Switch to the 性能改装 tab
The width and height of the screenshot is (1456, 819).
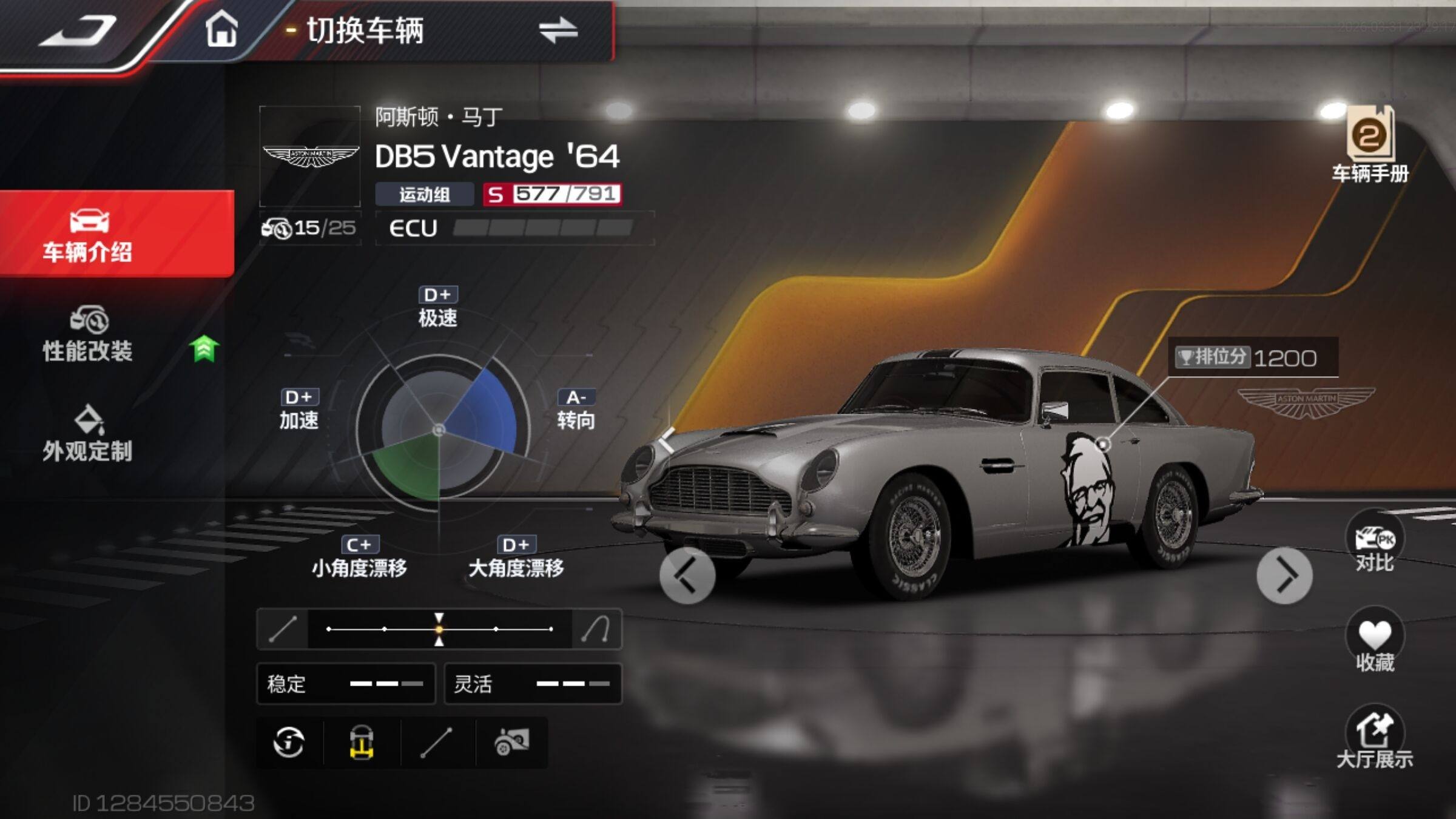88,335
